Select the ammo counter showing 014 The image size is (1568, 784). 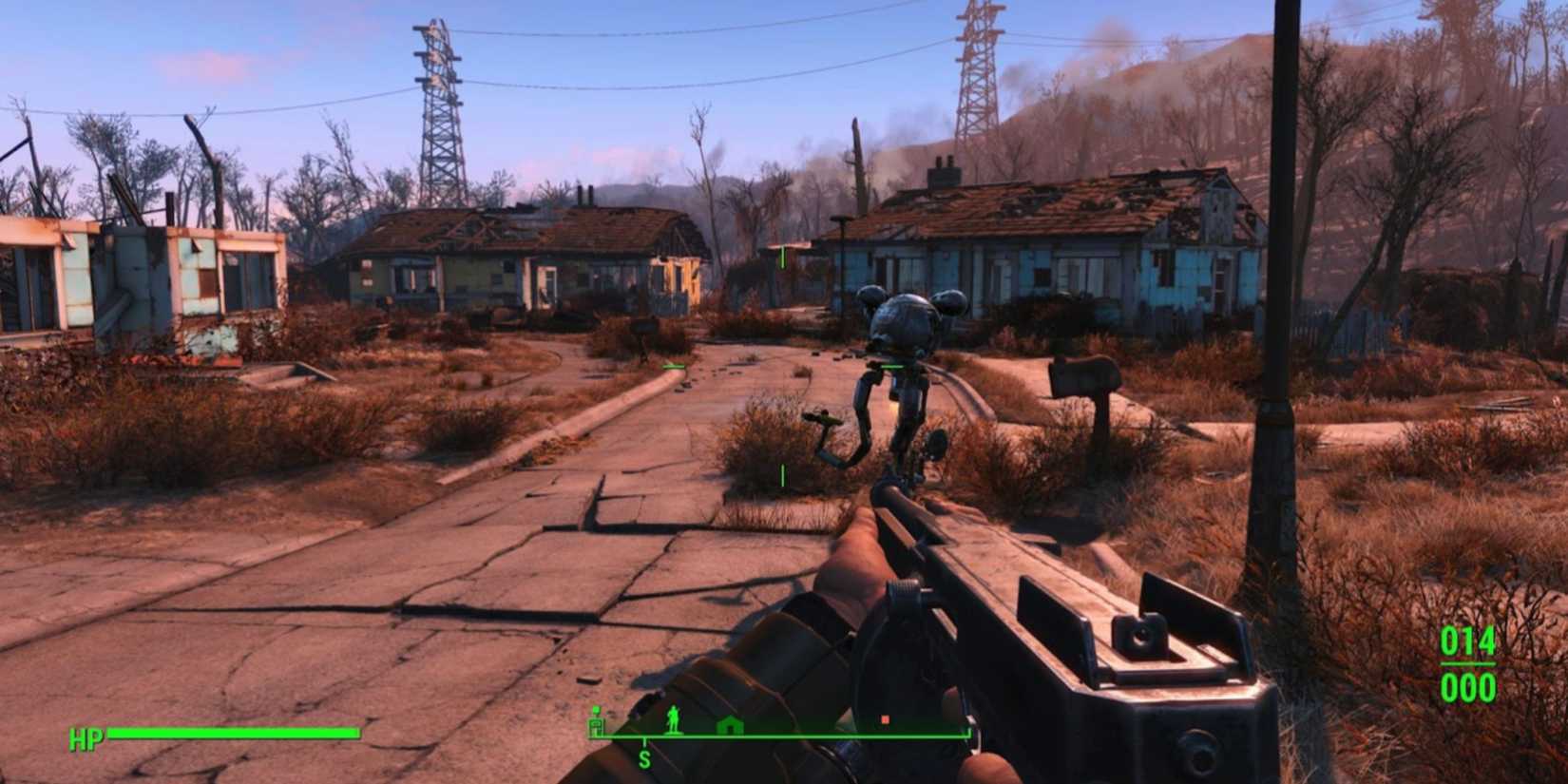point(1468,642)
